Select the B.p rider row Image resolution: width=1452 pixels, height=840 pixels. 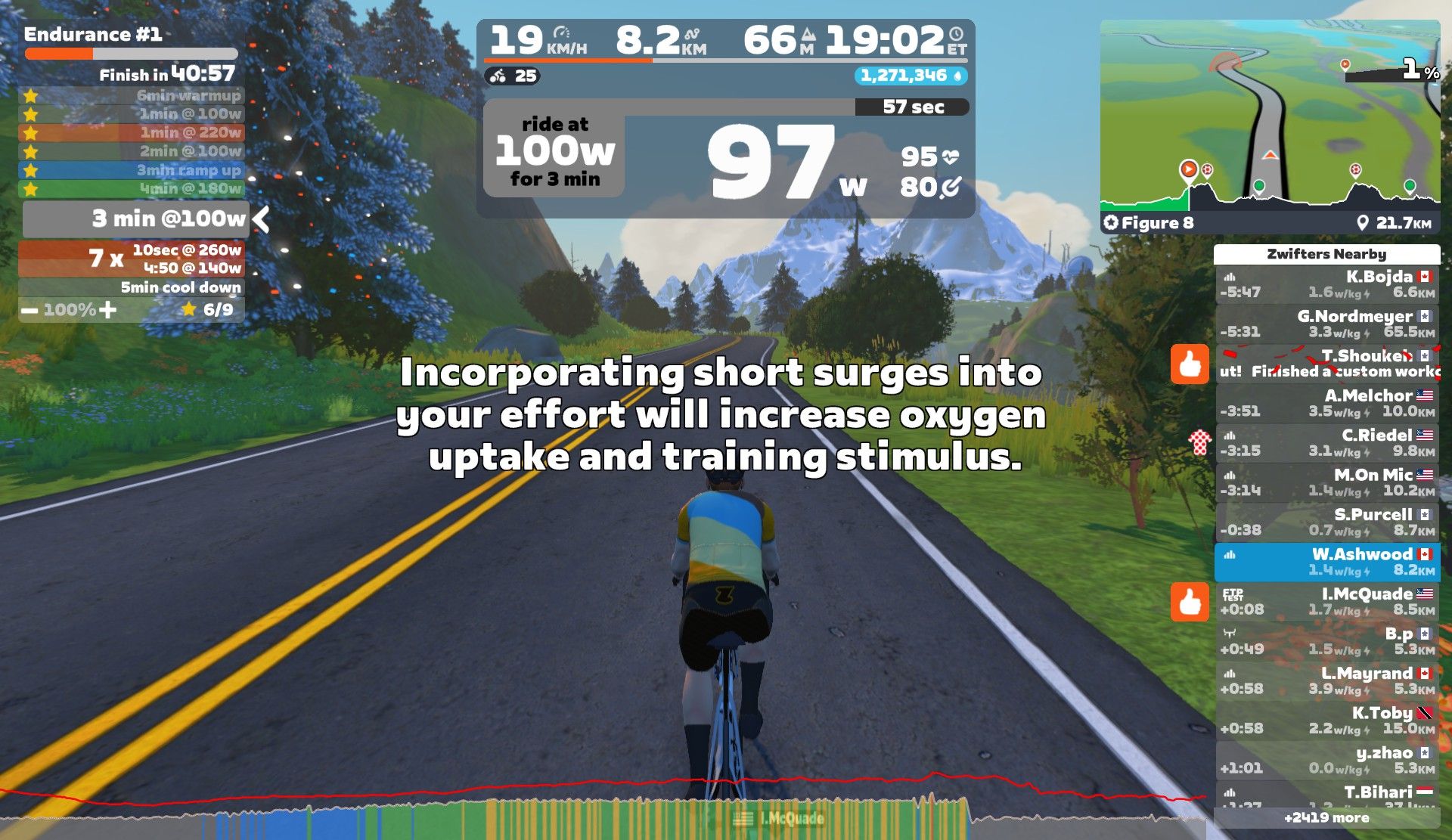pos(1326,641)
